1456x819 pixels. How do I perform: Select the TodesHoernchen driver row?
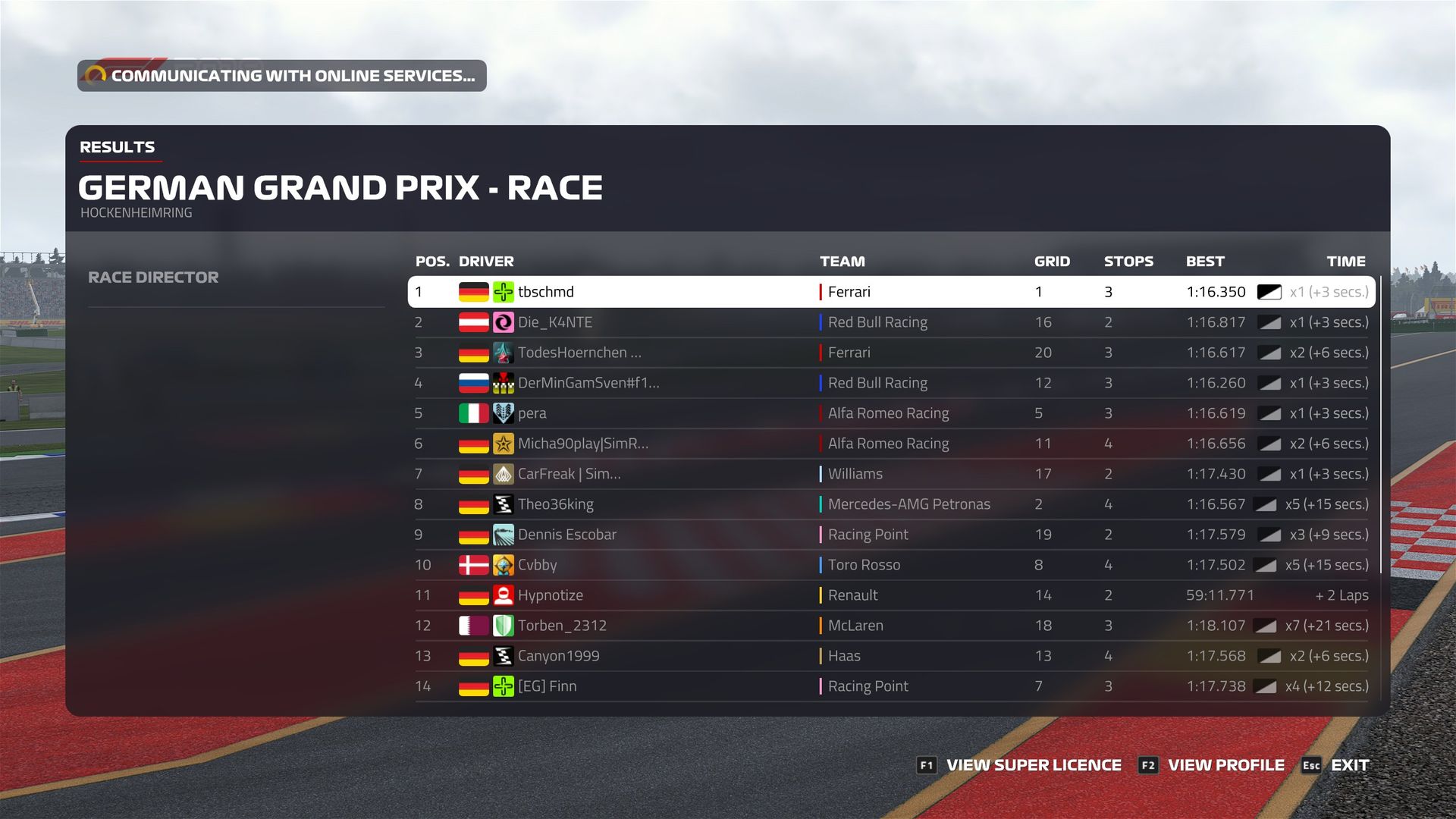[891, 353]
